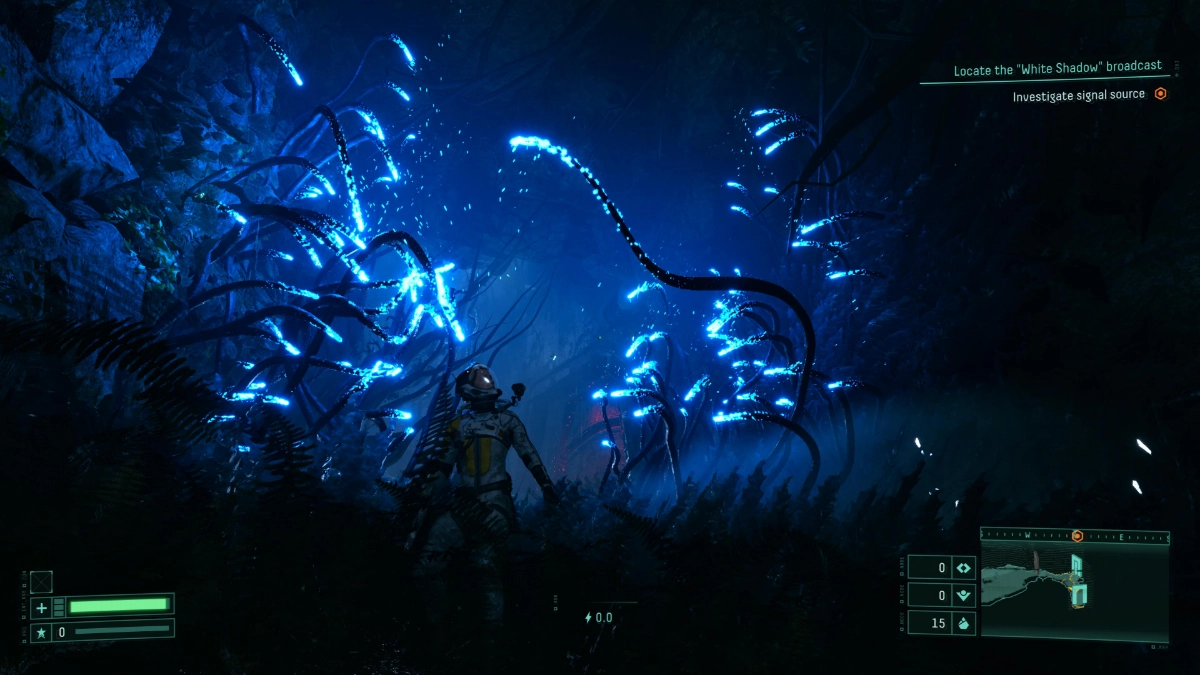Select the diamond-shaped resource icon
Viewport: 1200px width, 675px height.
(964, 568)
